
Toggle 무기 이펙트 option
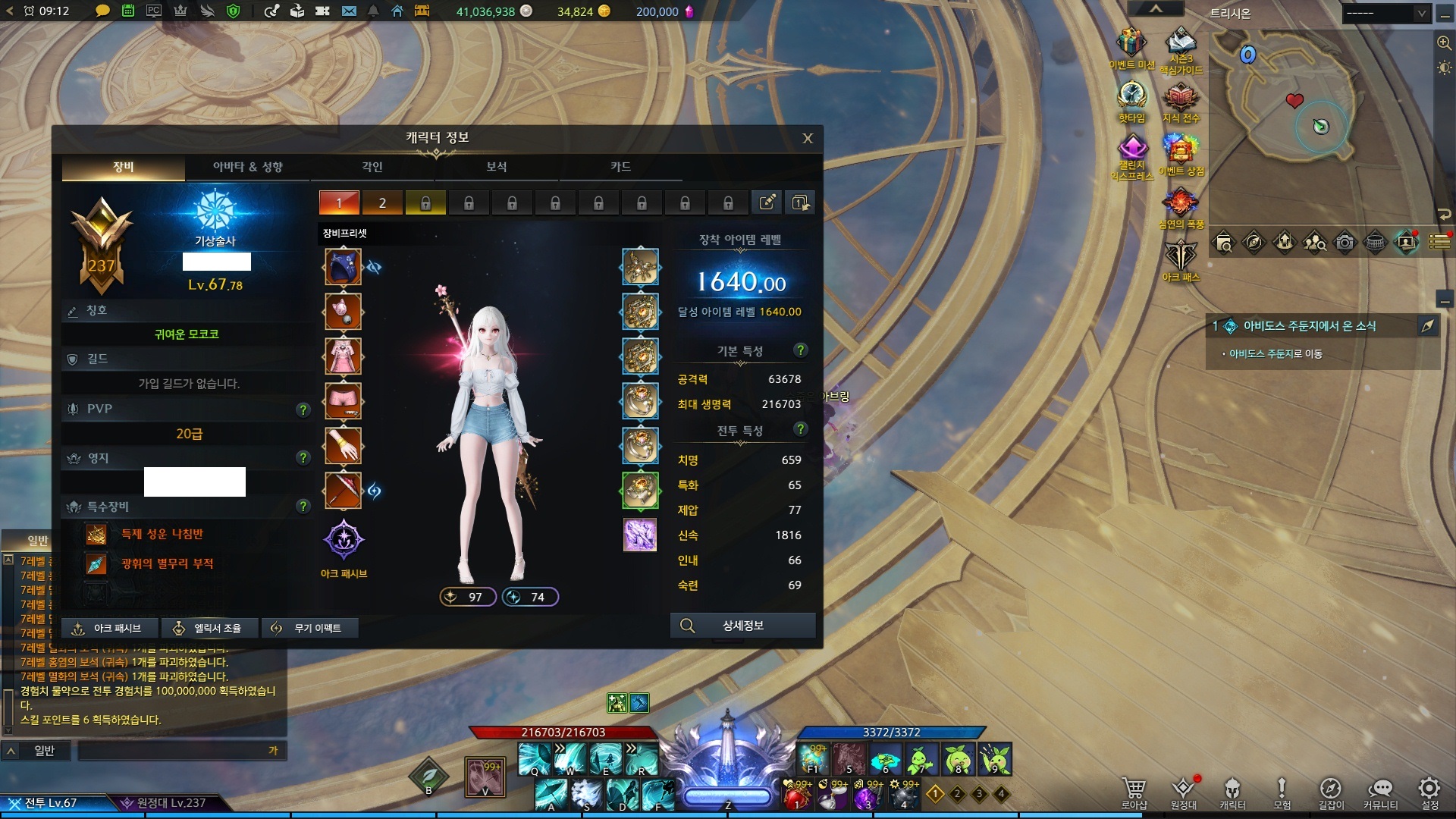click(x=309, y=628)
